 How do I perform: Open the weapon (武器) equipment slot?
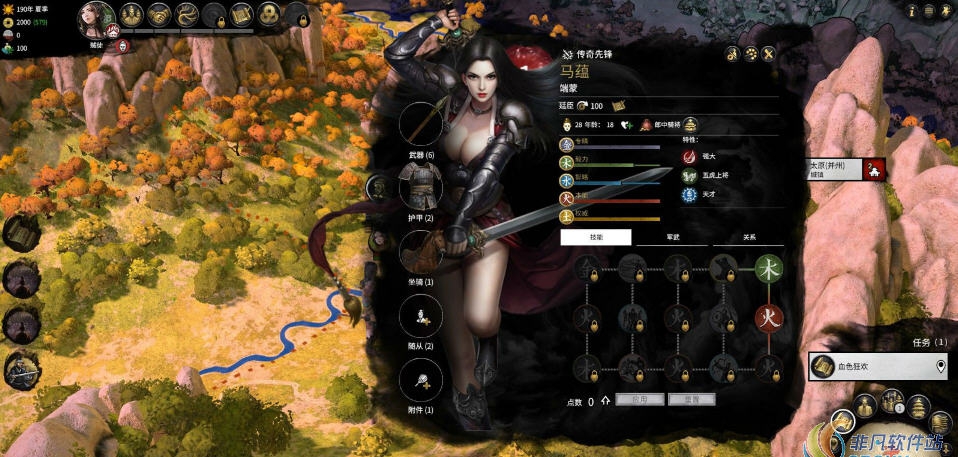click(421, 124)
